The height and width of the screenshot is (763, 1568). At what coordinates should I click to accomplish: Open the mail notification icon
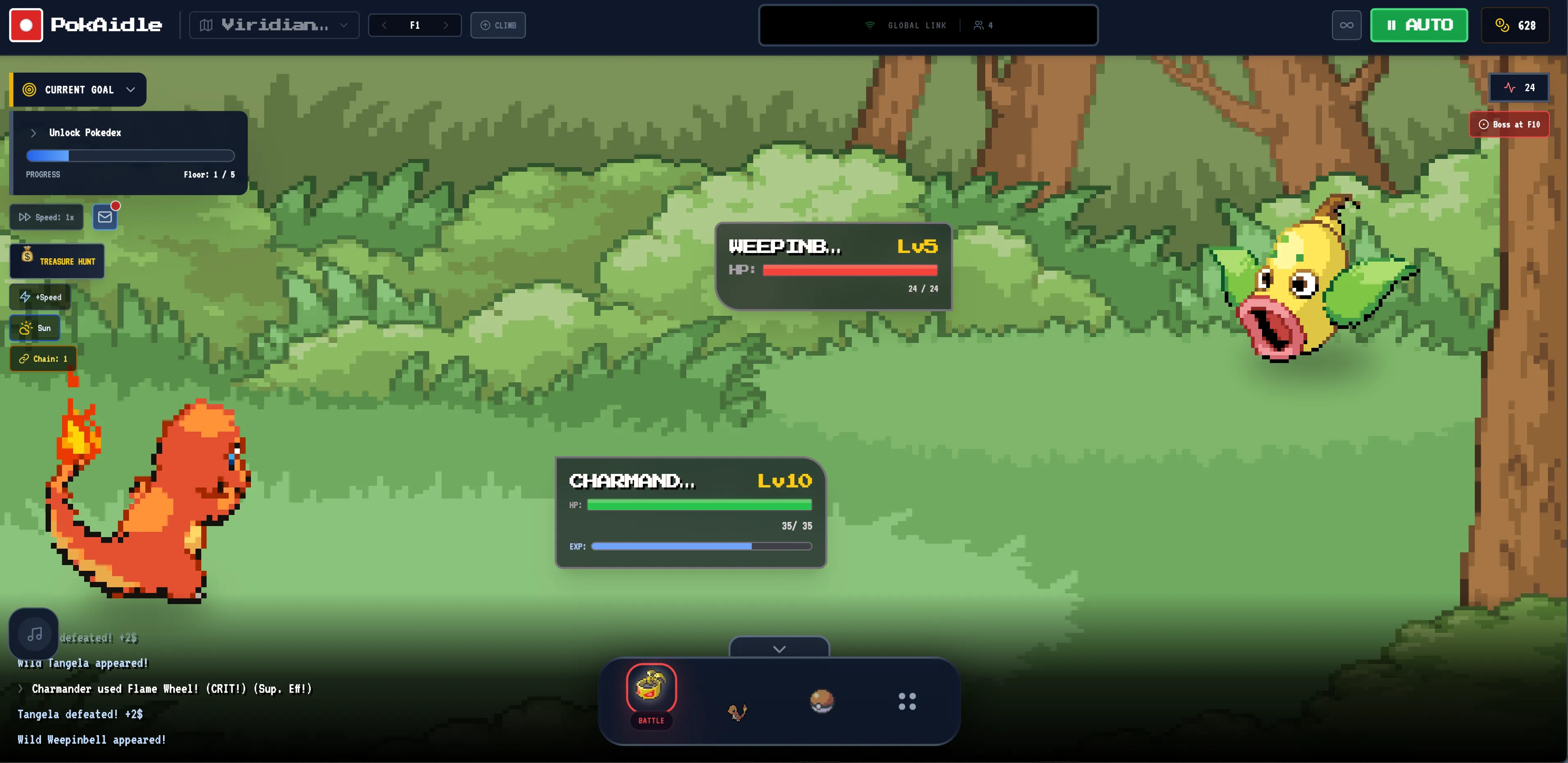pos(104,216)
